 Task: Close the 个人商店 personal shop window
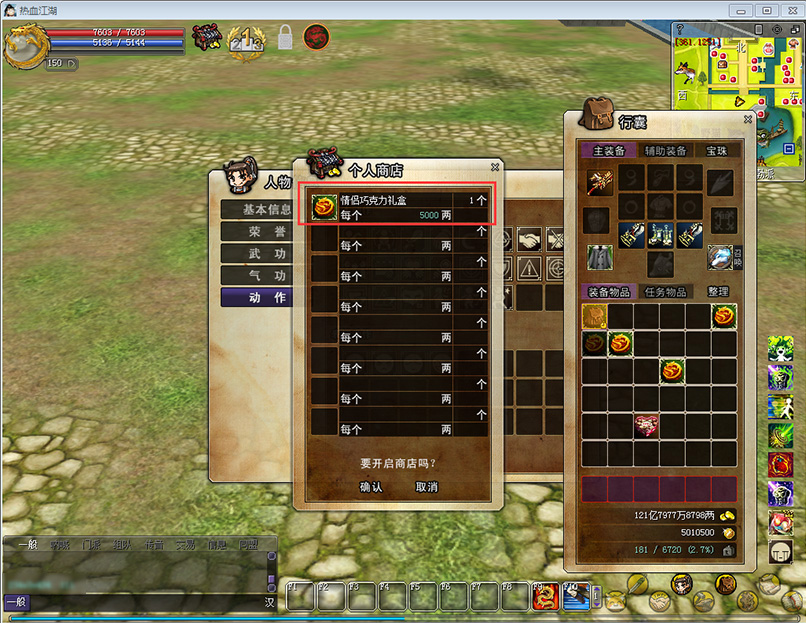(494, 168)
